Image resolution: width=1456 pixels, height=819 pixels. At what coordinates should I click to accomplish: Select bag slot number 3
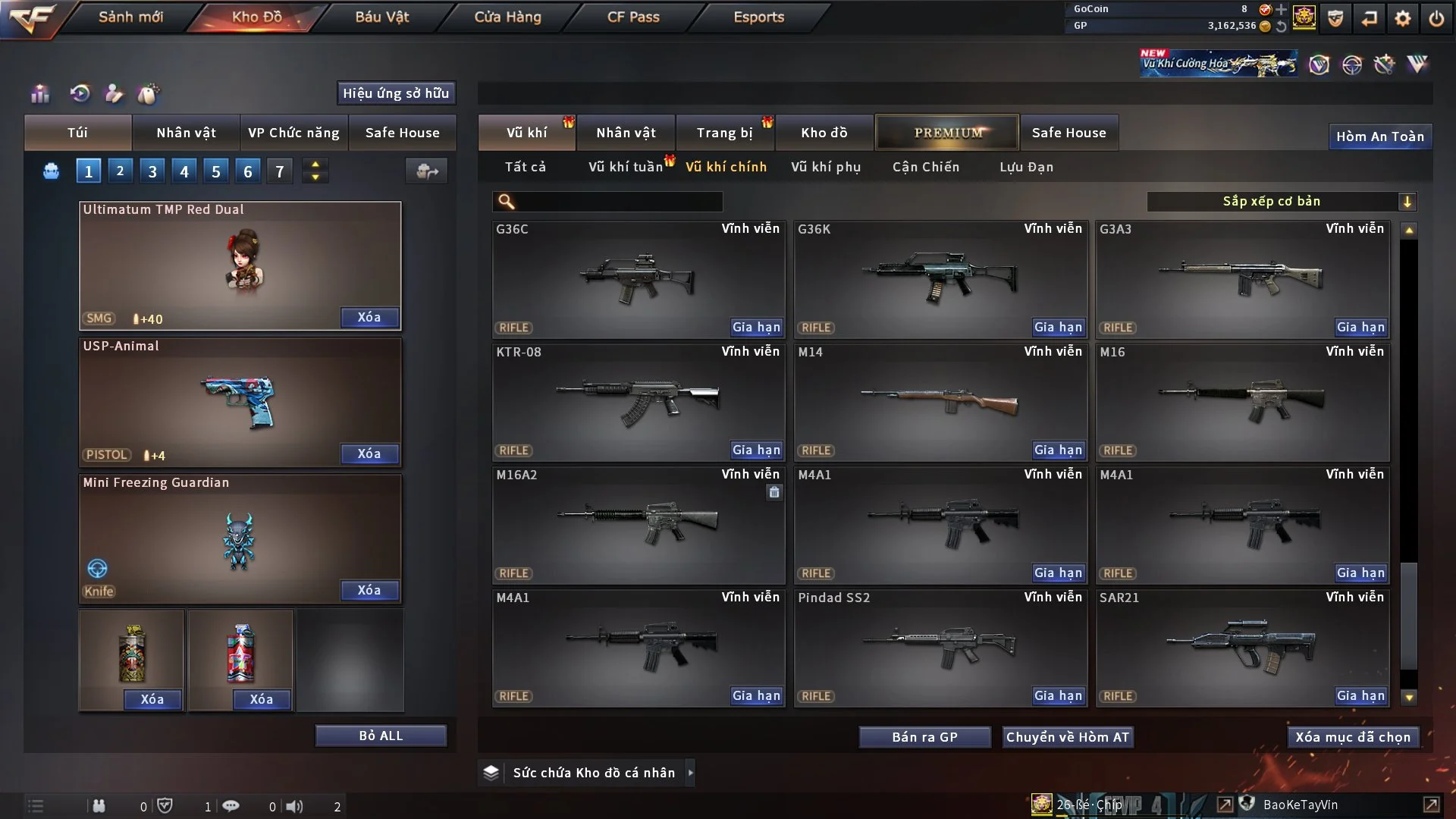click(x=152, y=171)
